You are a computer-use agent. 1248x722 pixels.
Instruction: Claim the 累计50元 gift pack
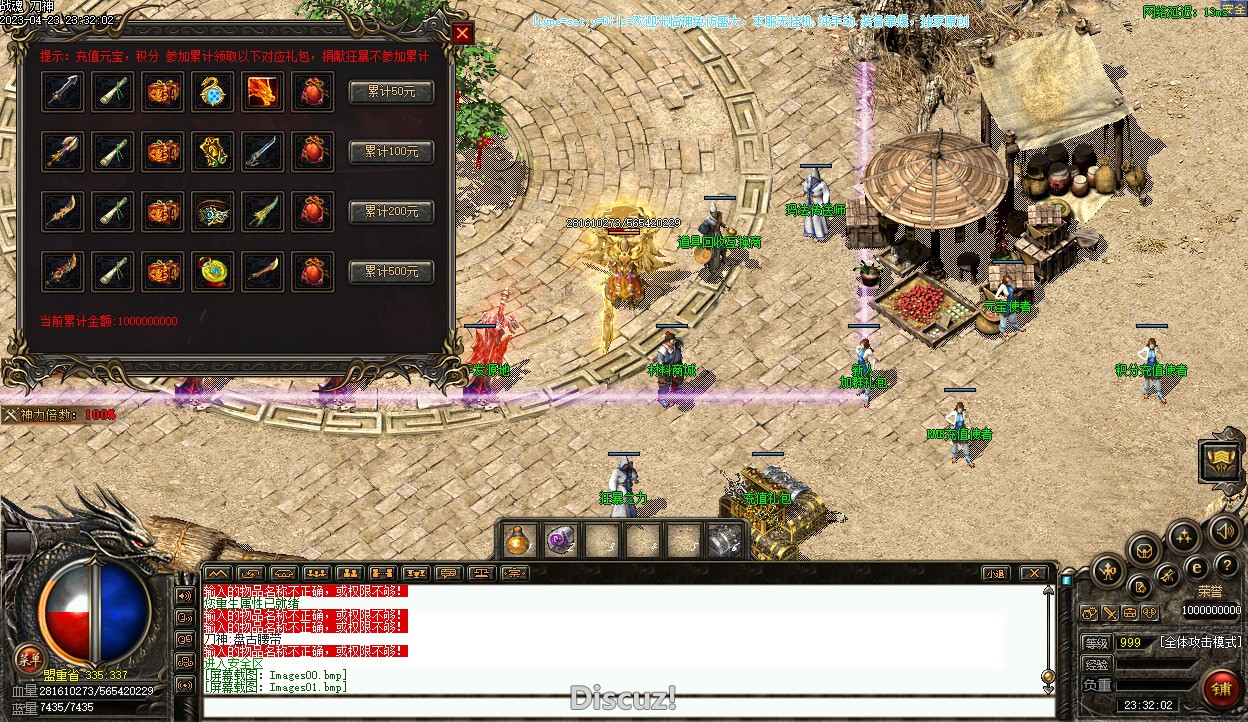[390, 92]
